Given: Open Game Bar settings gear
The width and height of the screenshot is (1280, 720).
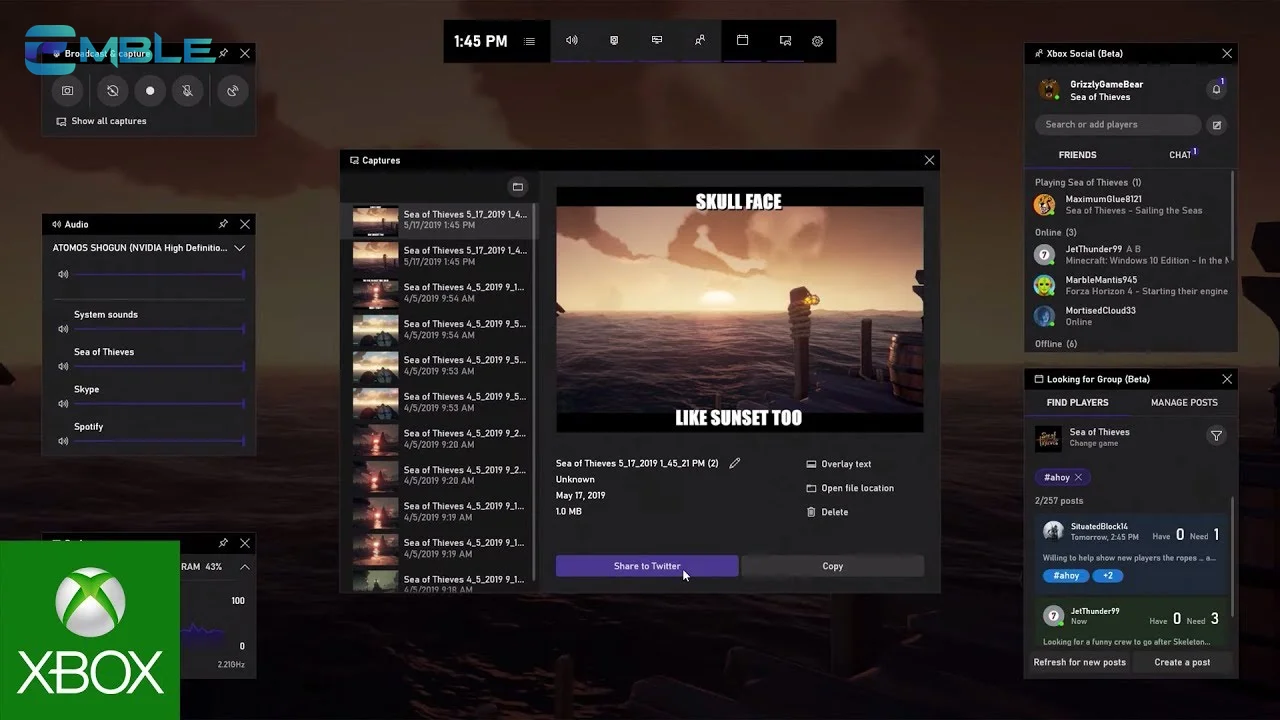Looking at the screenshot, I should (x=817, y=41).
